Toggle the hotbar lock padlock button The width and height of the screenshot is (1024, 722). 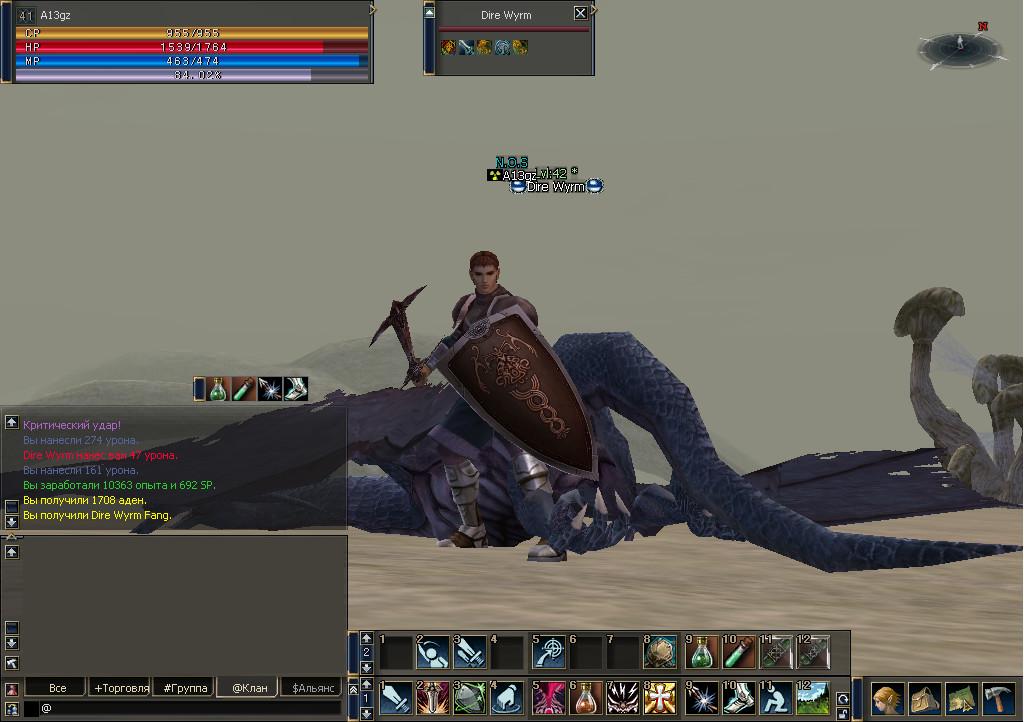[x=843, y=715]
